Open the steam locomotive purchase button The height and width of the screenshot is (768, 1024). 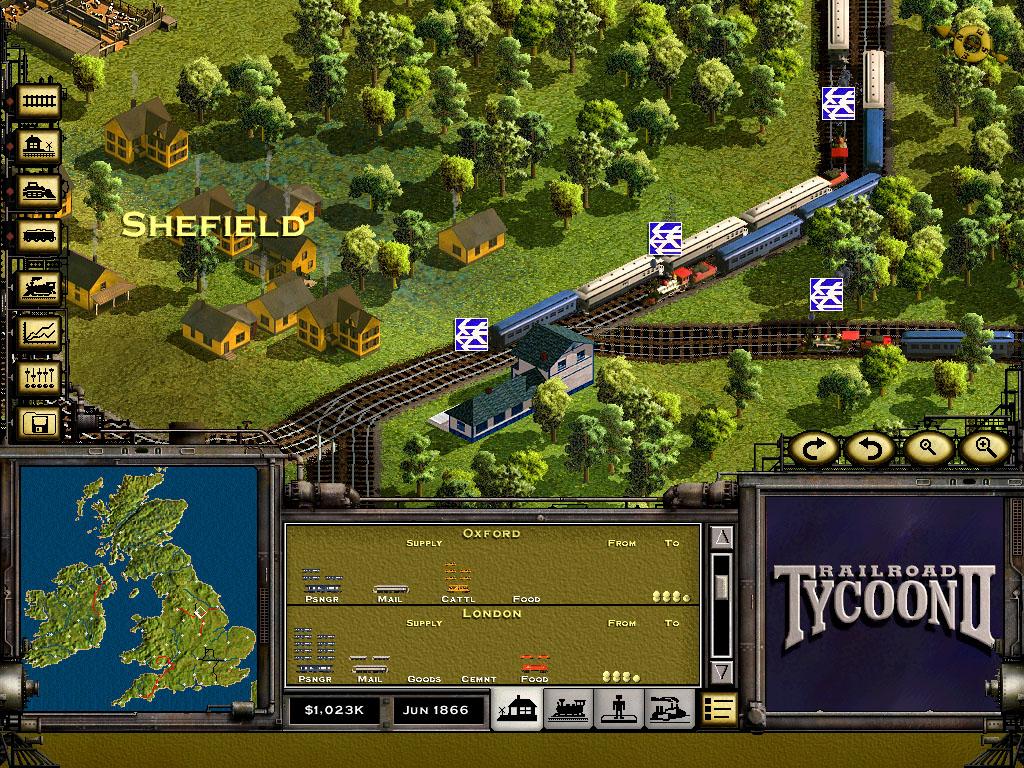(x=40, y=286)
